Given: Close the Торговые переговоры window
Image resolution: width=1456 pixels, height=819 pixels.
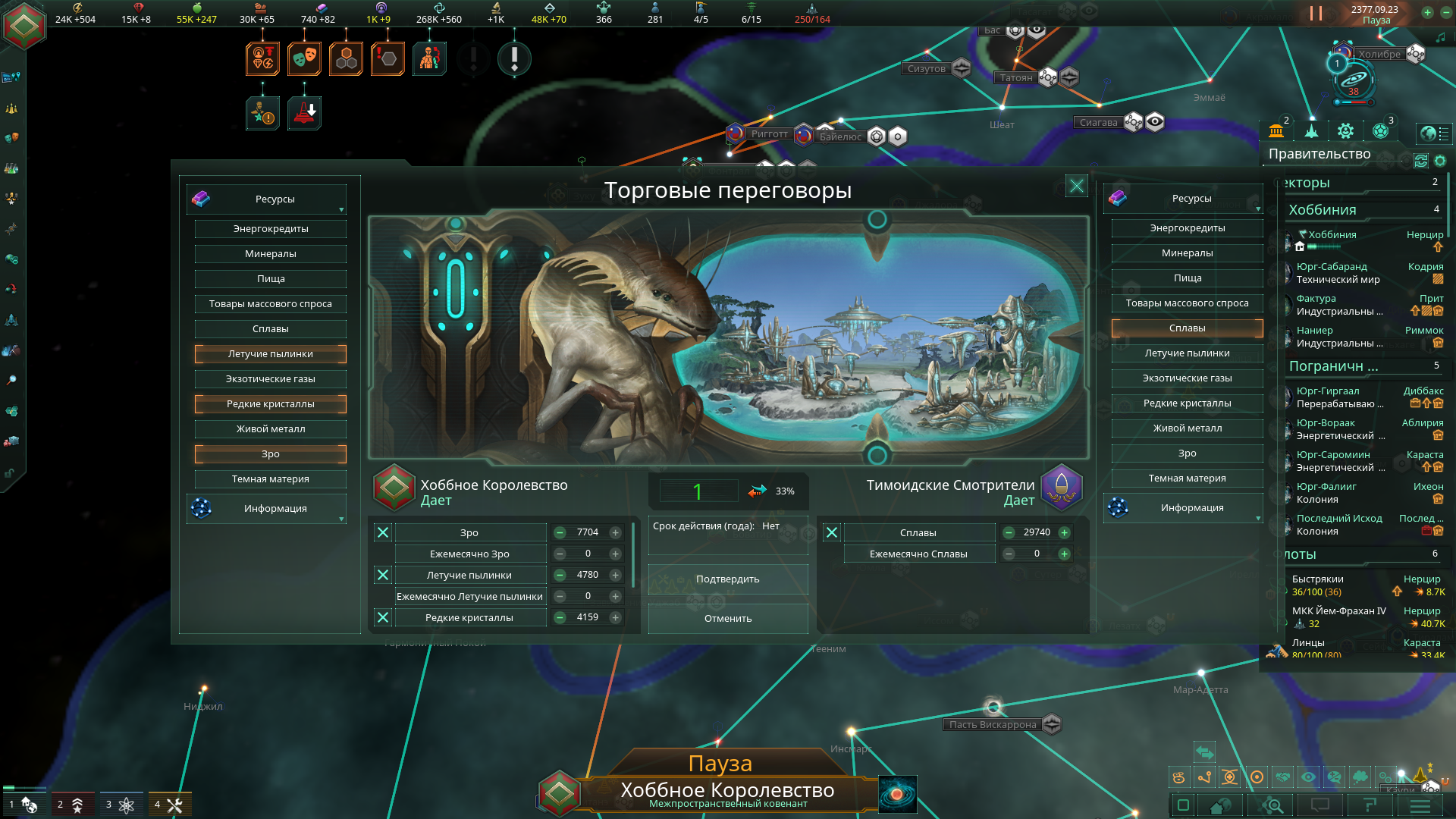Looking at the screenshot, I should 1076,186.
